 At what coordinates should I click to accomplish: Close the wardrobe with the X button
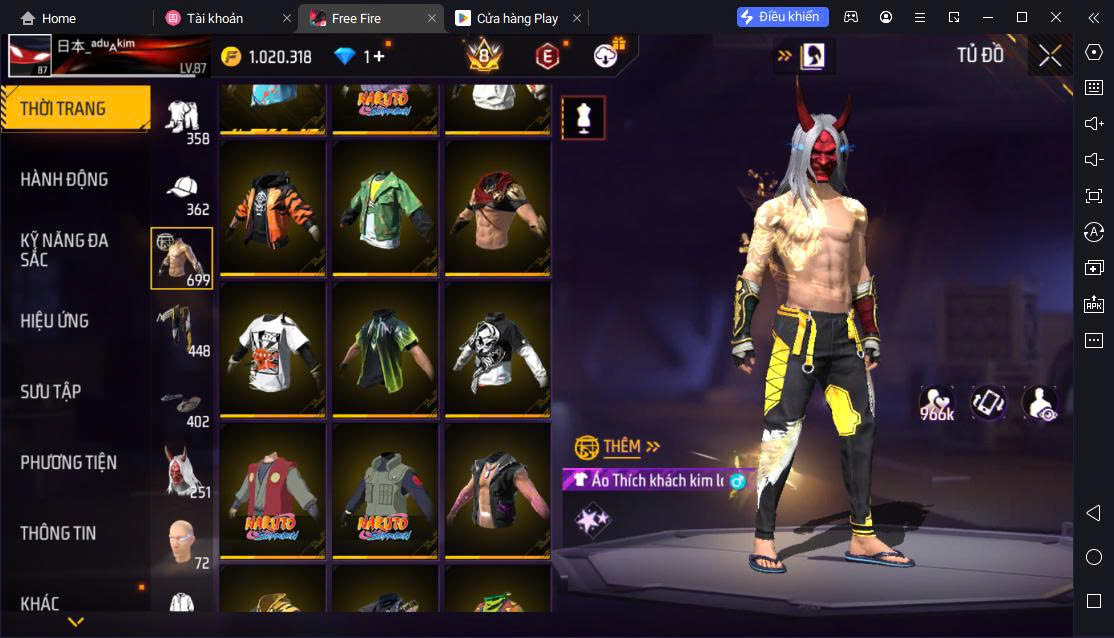click(x=1050, y=56)
